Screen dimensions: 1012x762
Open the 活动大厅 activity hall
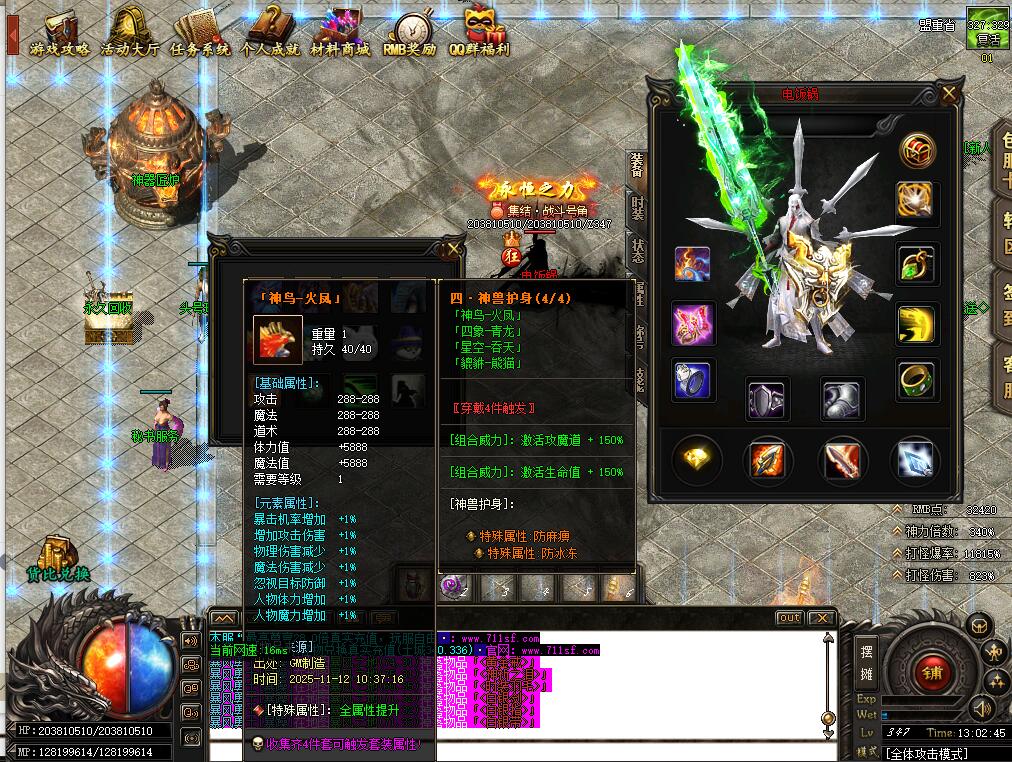click(130, 33)
